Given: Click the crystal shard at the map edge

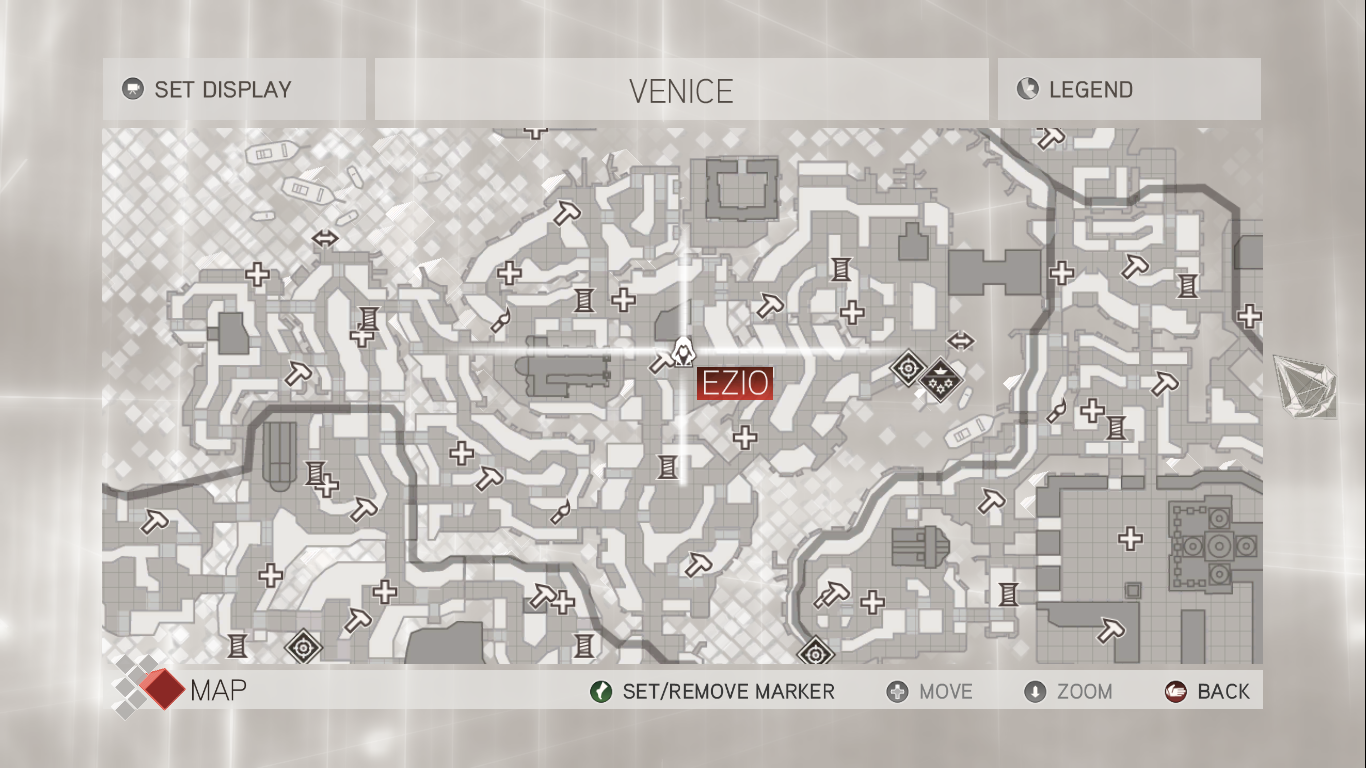Looking at the screenshot, I should tap(1306, 385).
